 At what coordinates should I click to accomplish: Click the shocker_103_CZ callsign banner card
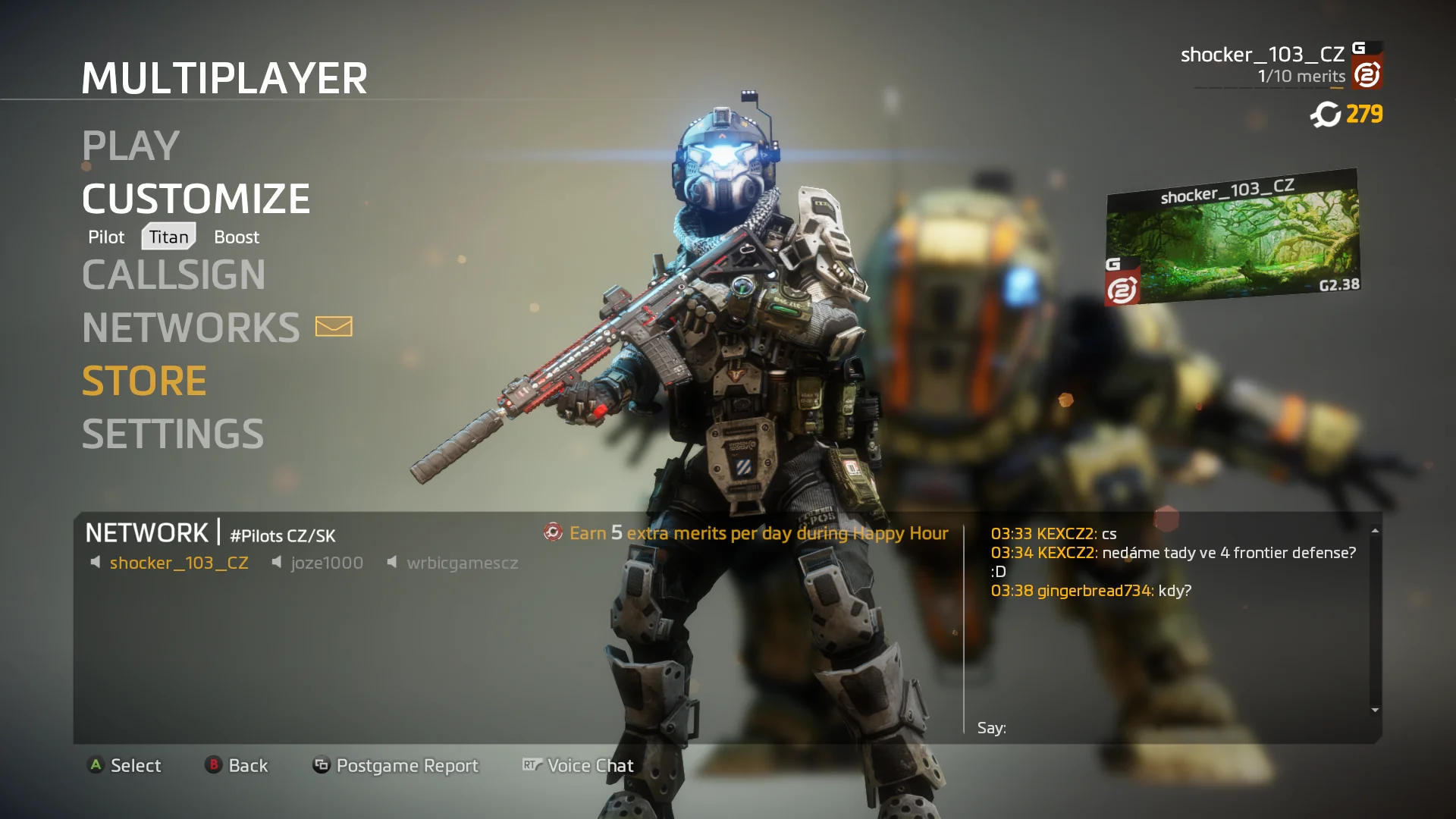click(x=1232, y=237)
